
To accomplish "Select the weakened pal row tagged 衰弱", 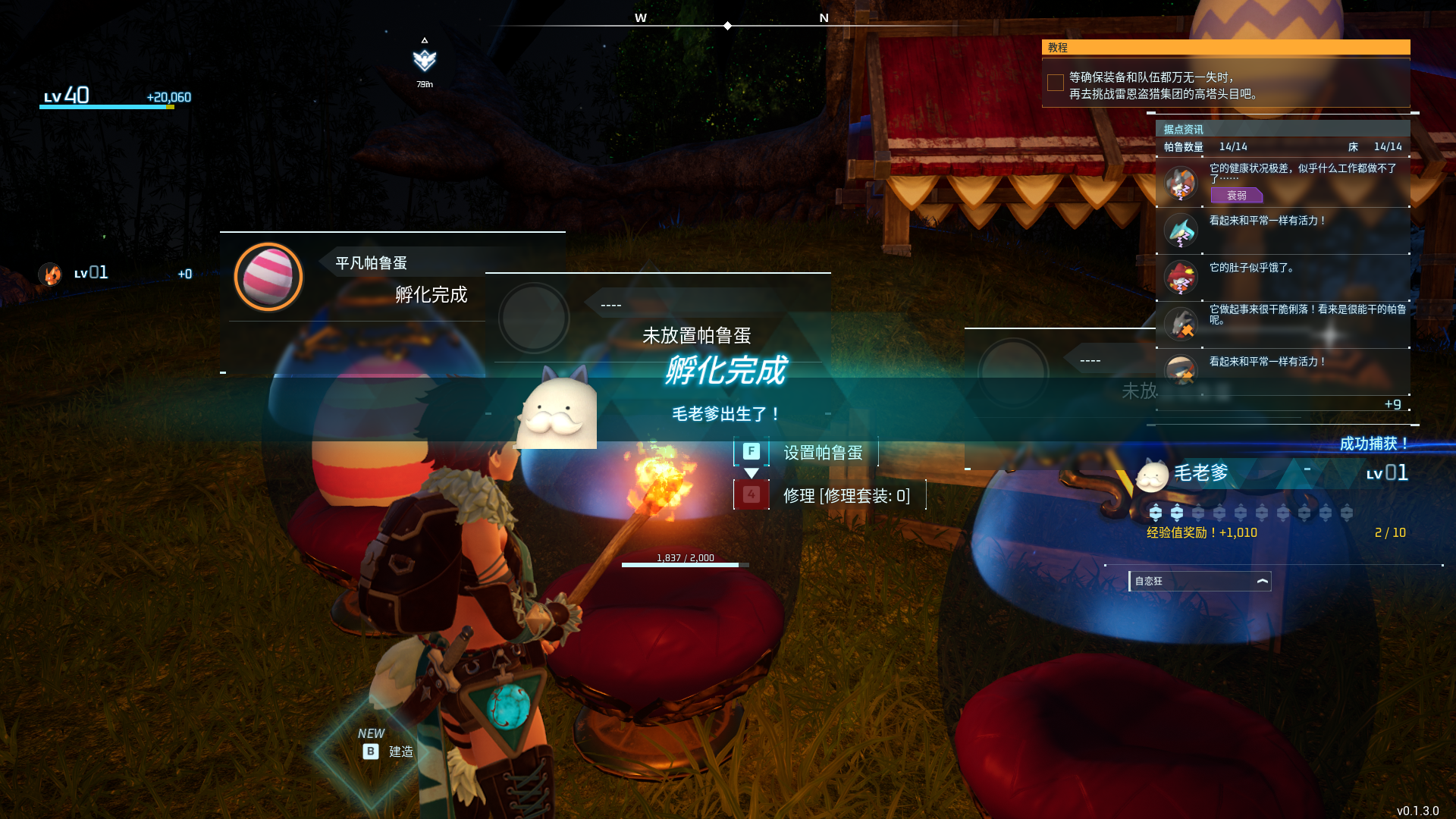I will click(1282, 183).
